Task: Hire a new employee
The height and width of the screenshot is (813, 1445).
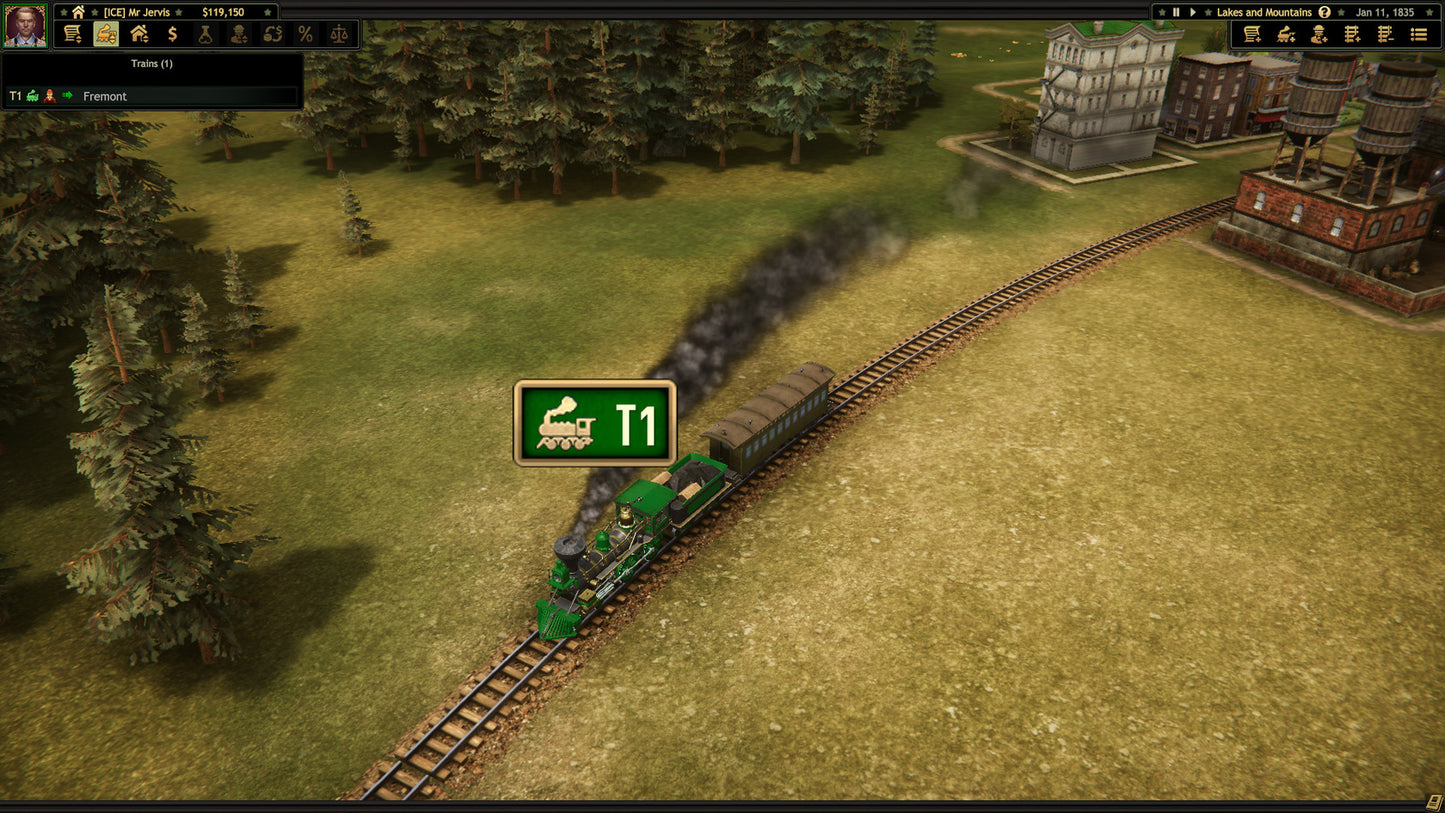Action: tap(1319, 33)
